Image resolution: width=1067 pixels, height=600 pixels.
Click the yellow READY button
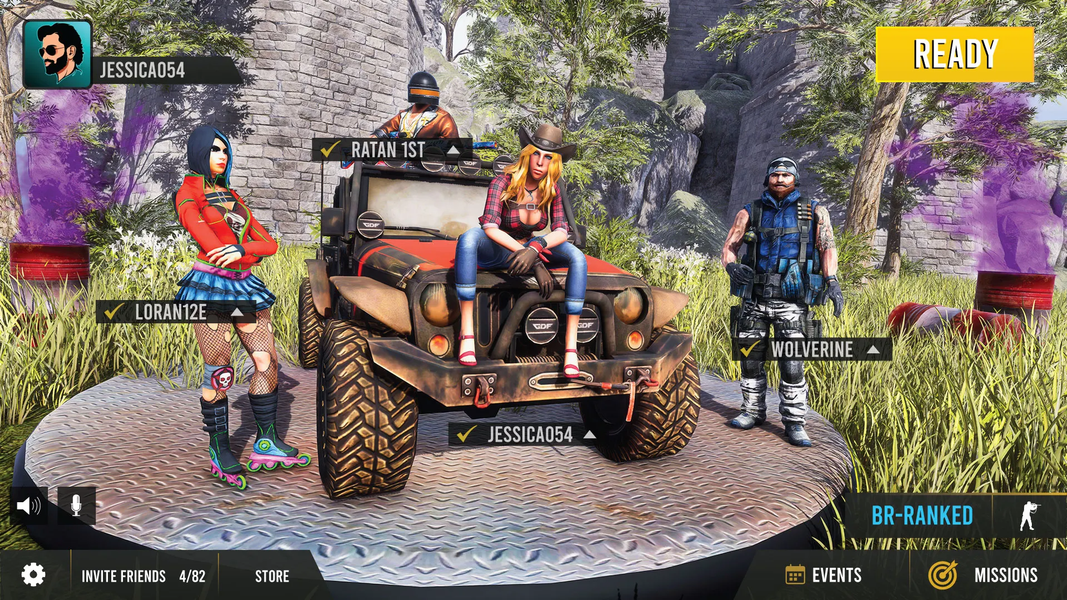(954, 54)
